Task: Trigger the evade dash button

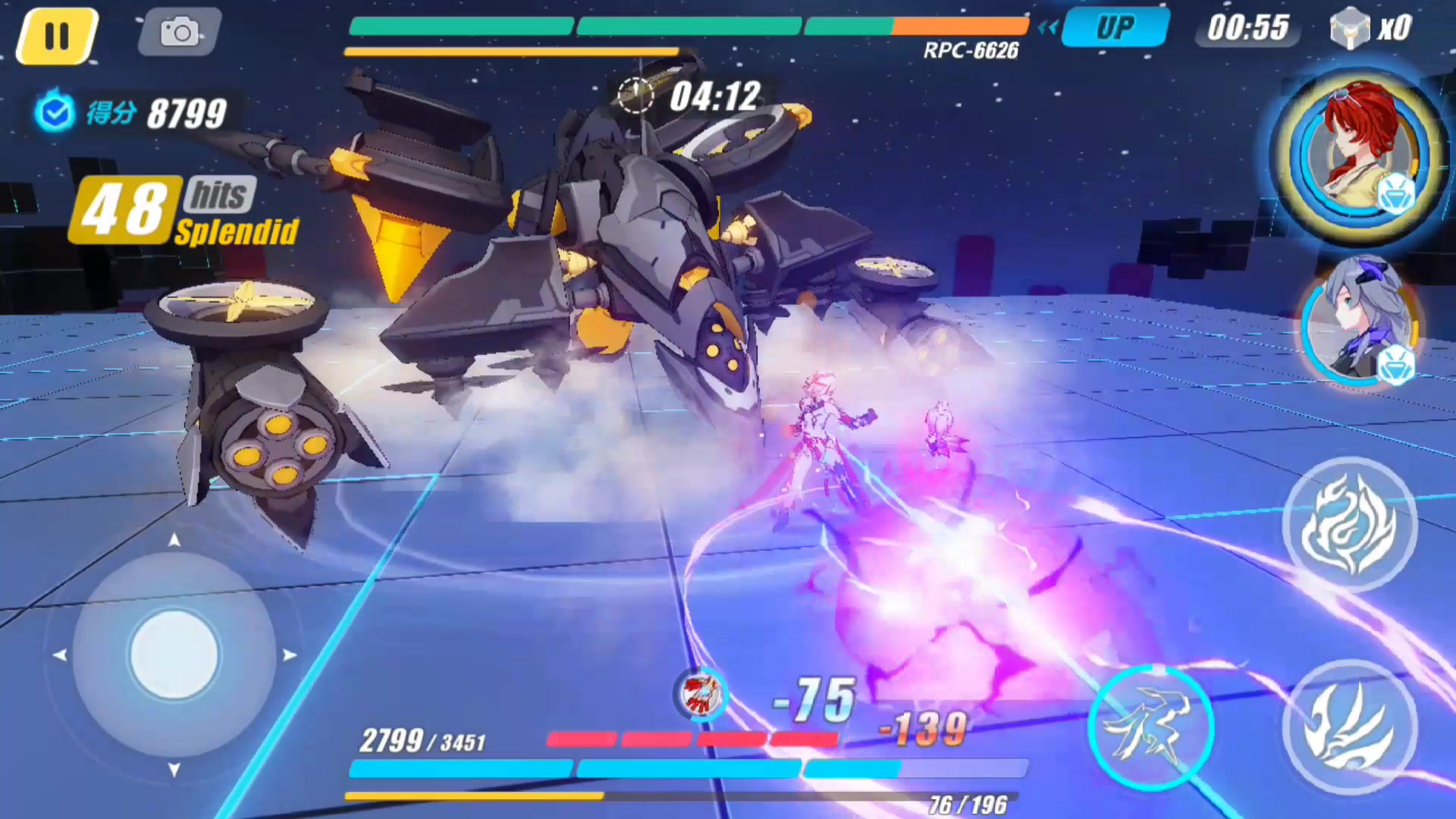Action: point(1150,726)
